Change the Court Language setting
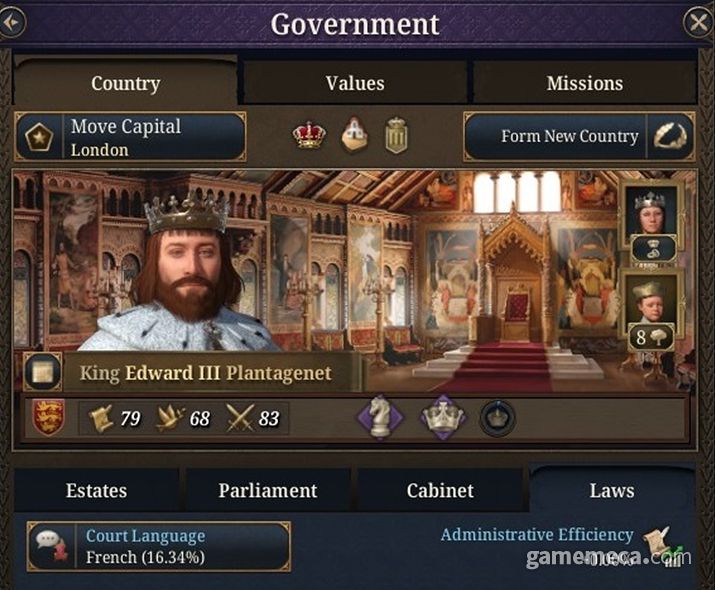Screen dimensions: 715x590 click(x=160, y=546)
